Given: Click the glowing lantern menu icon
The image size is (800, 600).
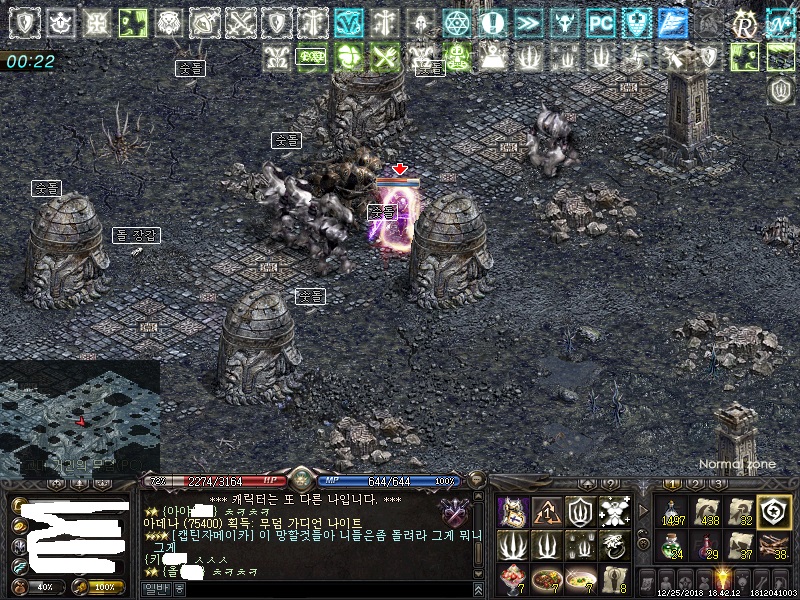Looking at the screenshot, I should [x=720, y=579].
